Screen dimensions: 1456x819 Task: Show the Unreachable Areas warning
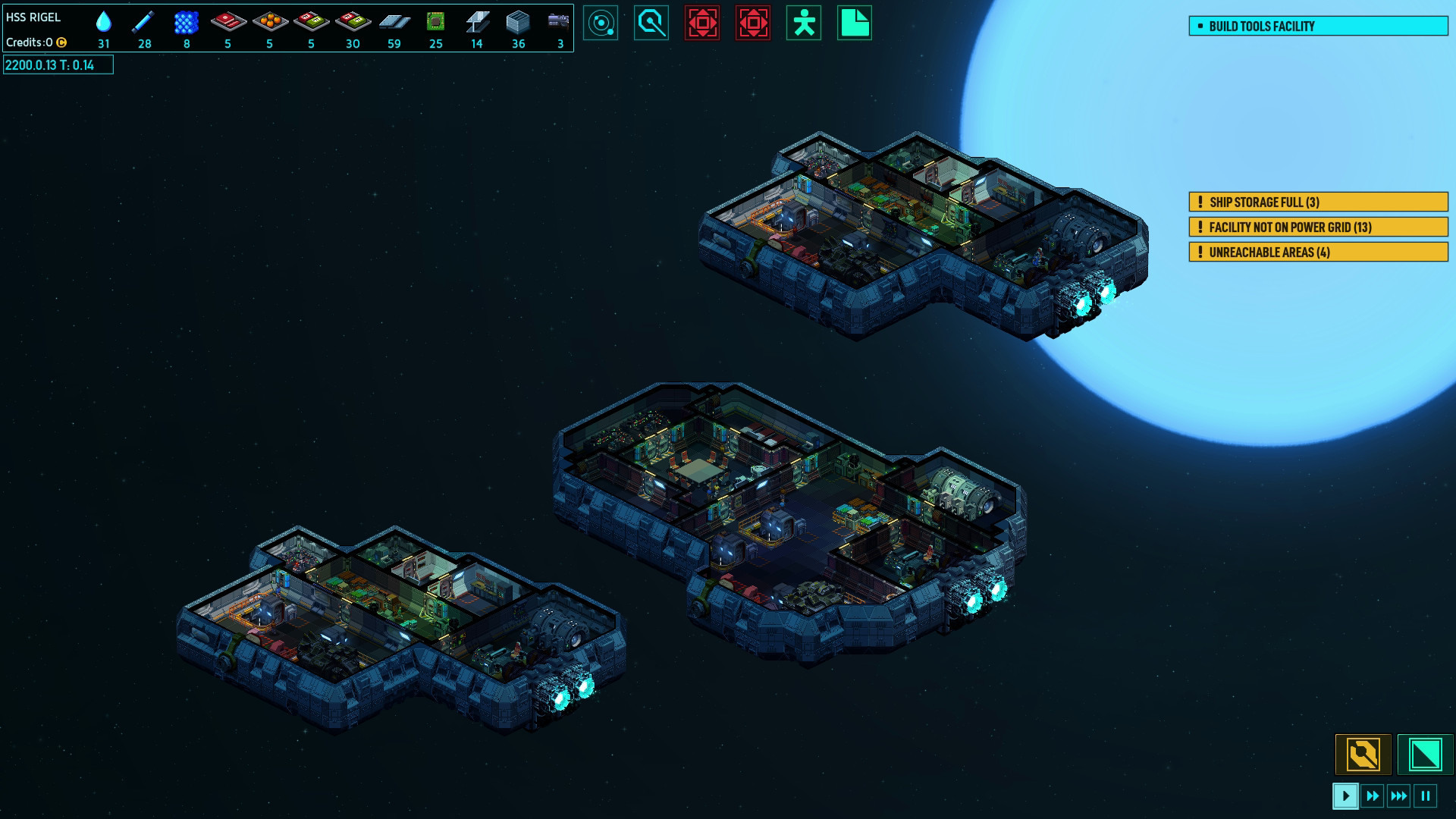coord(1318,253)
